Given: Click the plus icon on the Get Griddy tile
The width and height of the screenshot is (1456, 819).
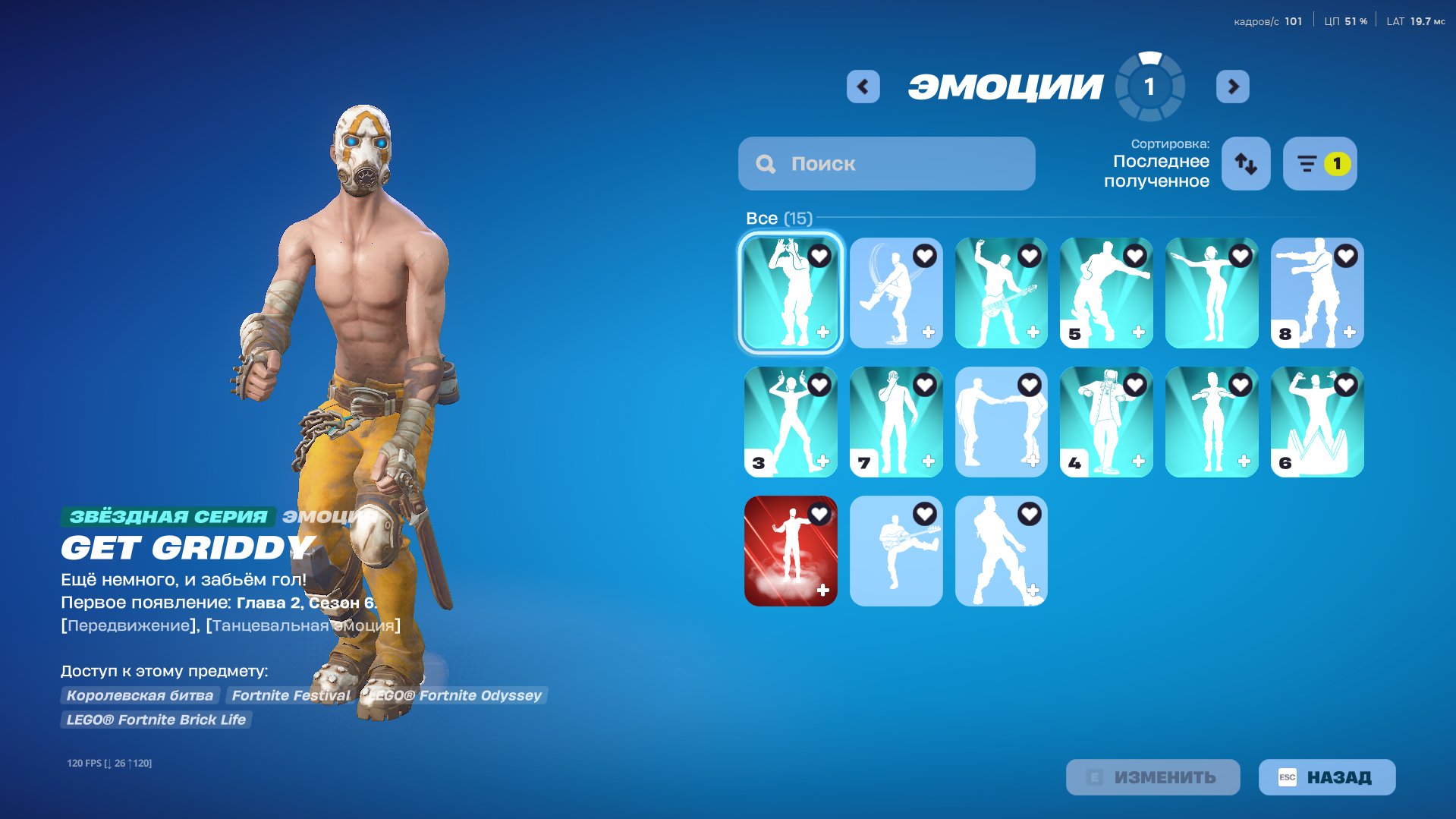Looking at the screenshot, I should [824, 332].
